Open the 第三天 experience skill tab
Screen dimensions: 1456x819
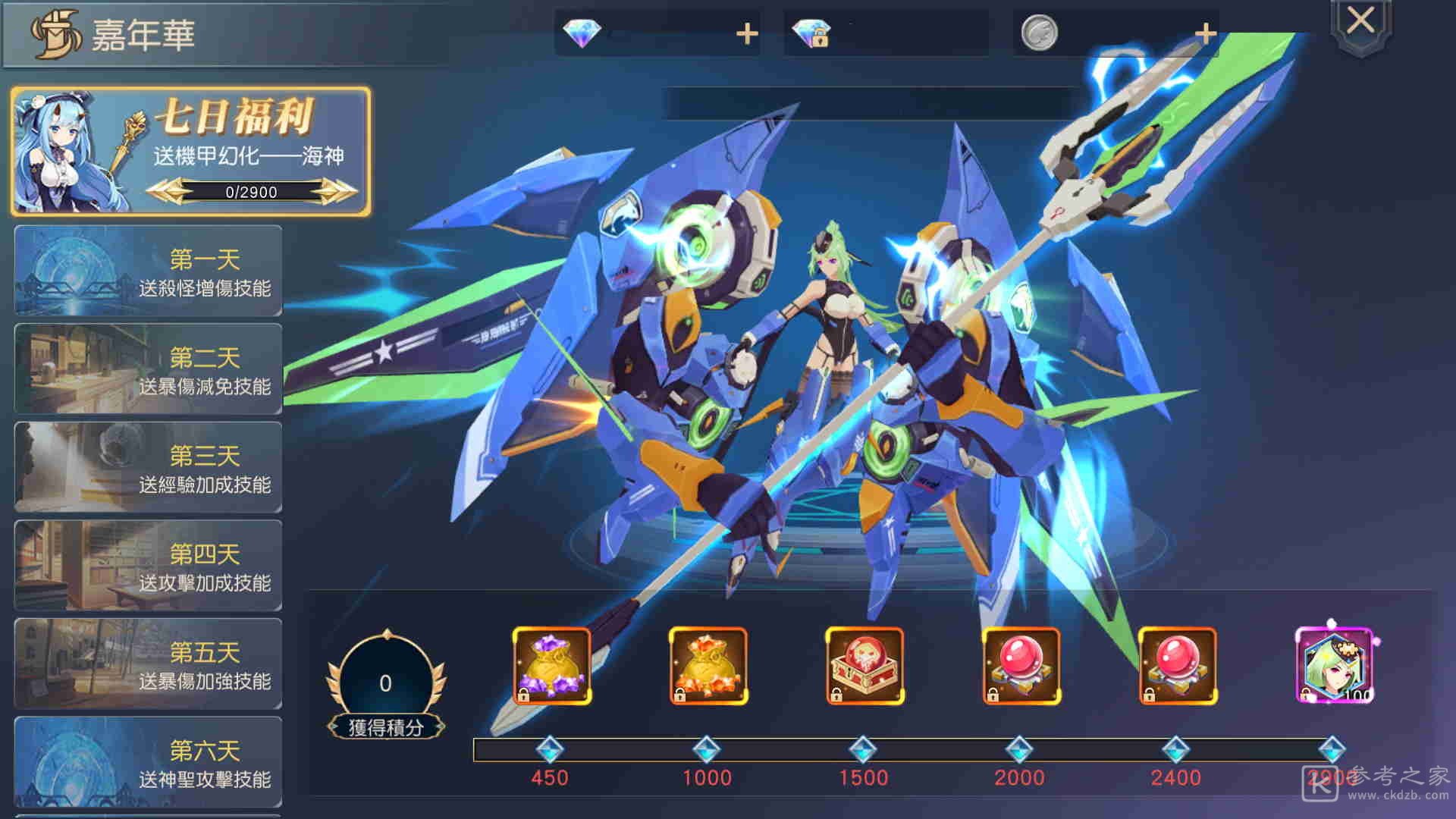(149, 468)
